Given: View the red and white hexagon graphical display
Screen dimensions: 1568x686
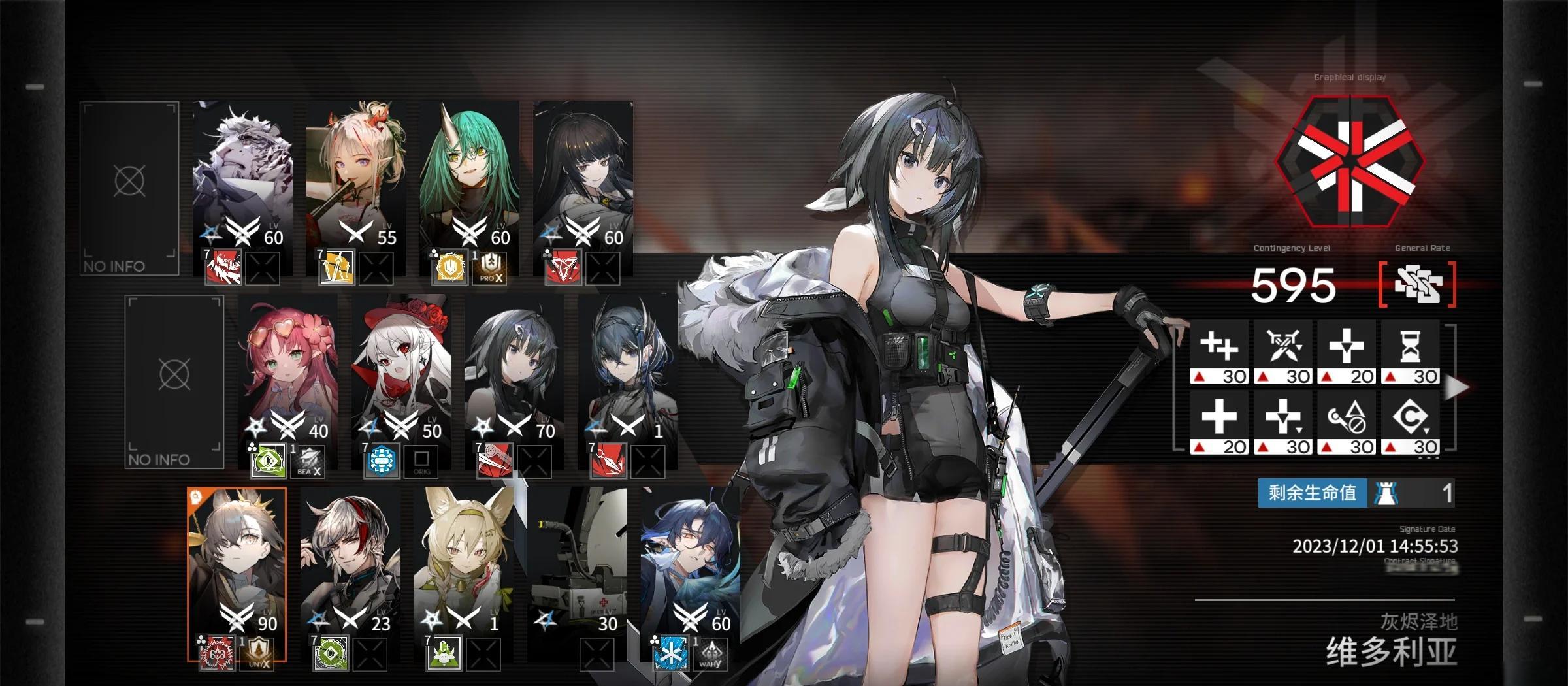Looking at the screenshot, I should (x=1350, y=162).
